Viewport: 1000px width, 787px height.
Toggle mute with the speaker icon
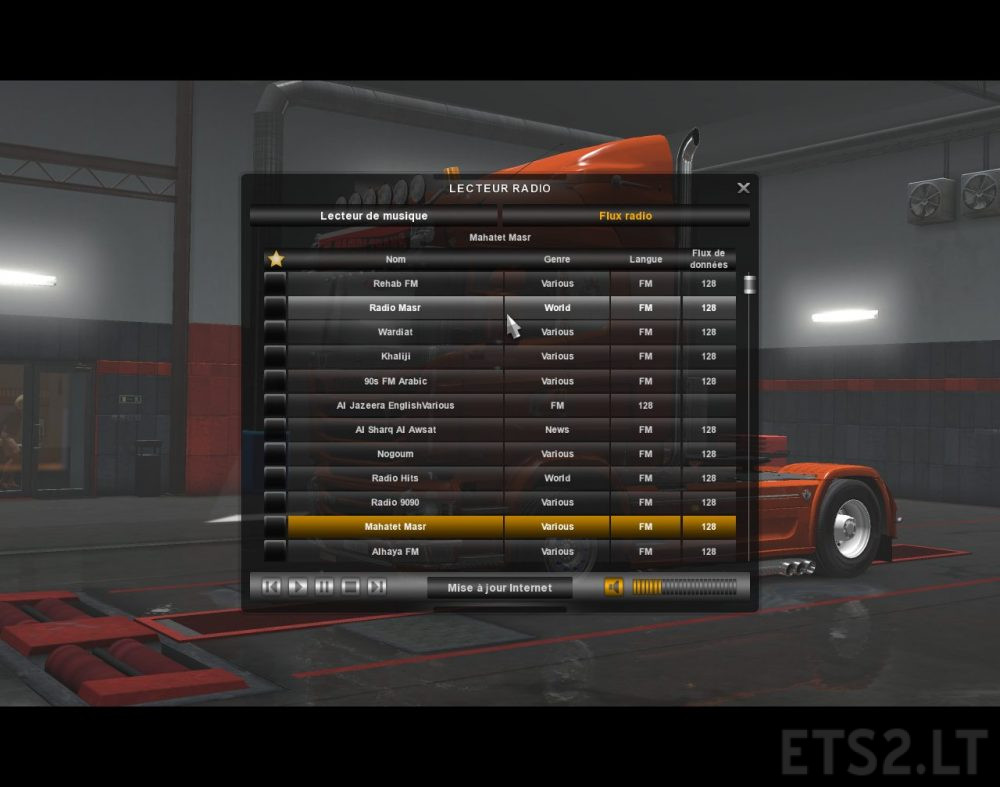613,587
